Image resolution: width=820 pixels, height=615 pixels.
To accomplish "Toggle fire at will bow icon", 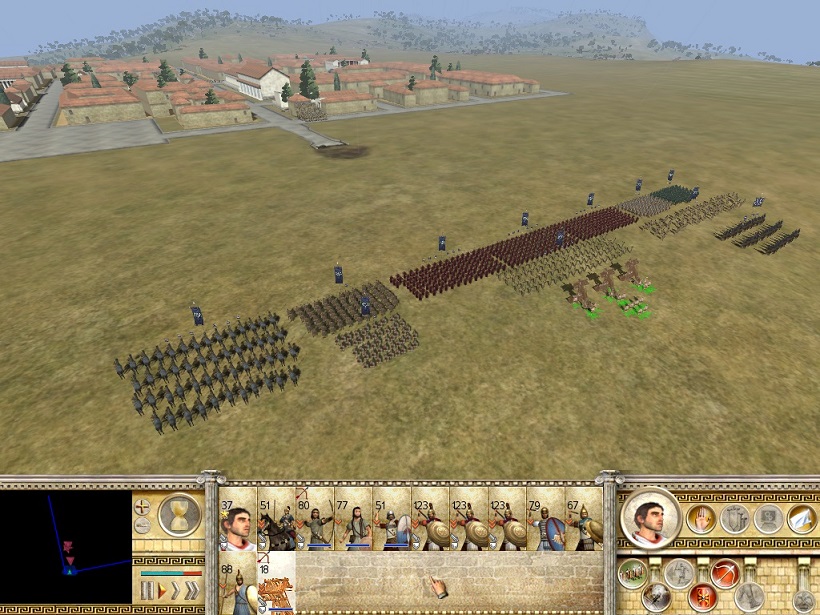I will pyautogui.click(x=727, y=572).
